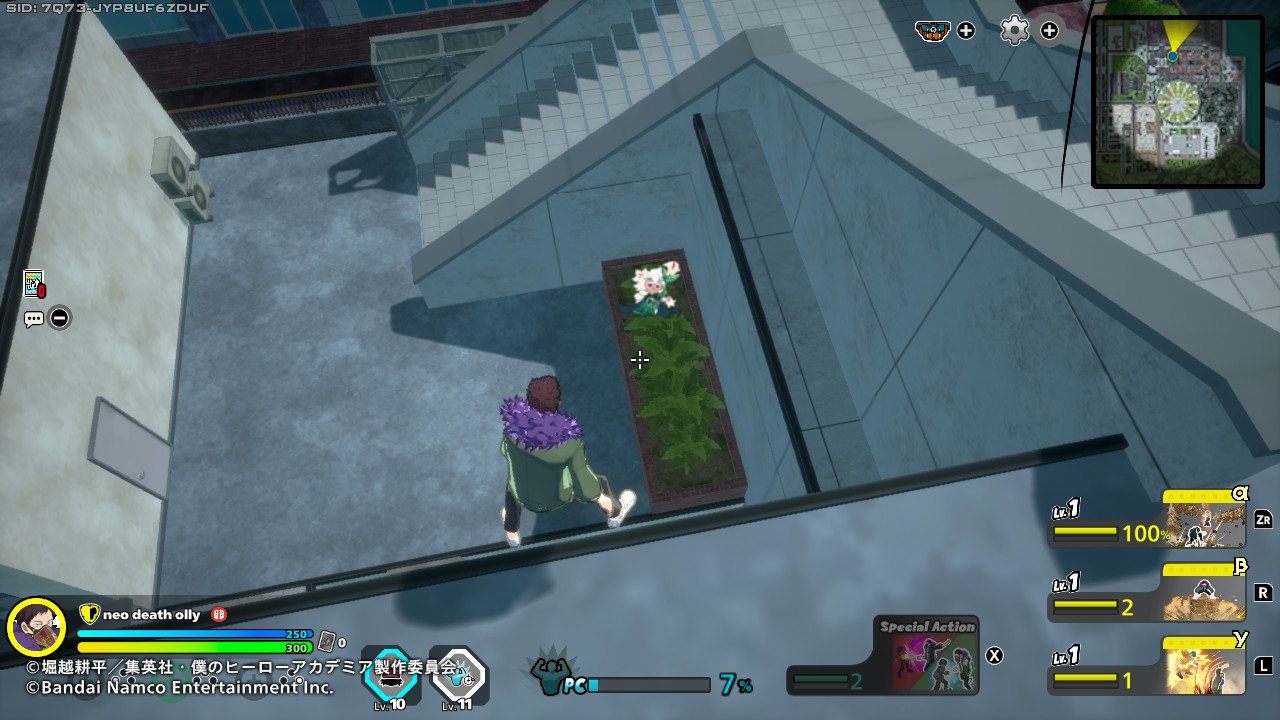Open the chat speech bubble icon
The image size is (1280, 720).
pos(34,320)
